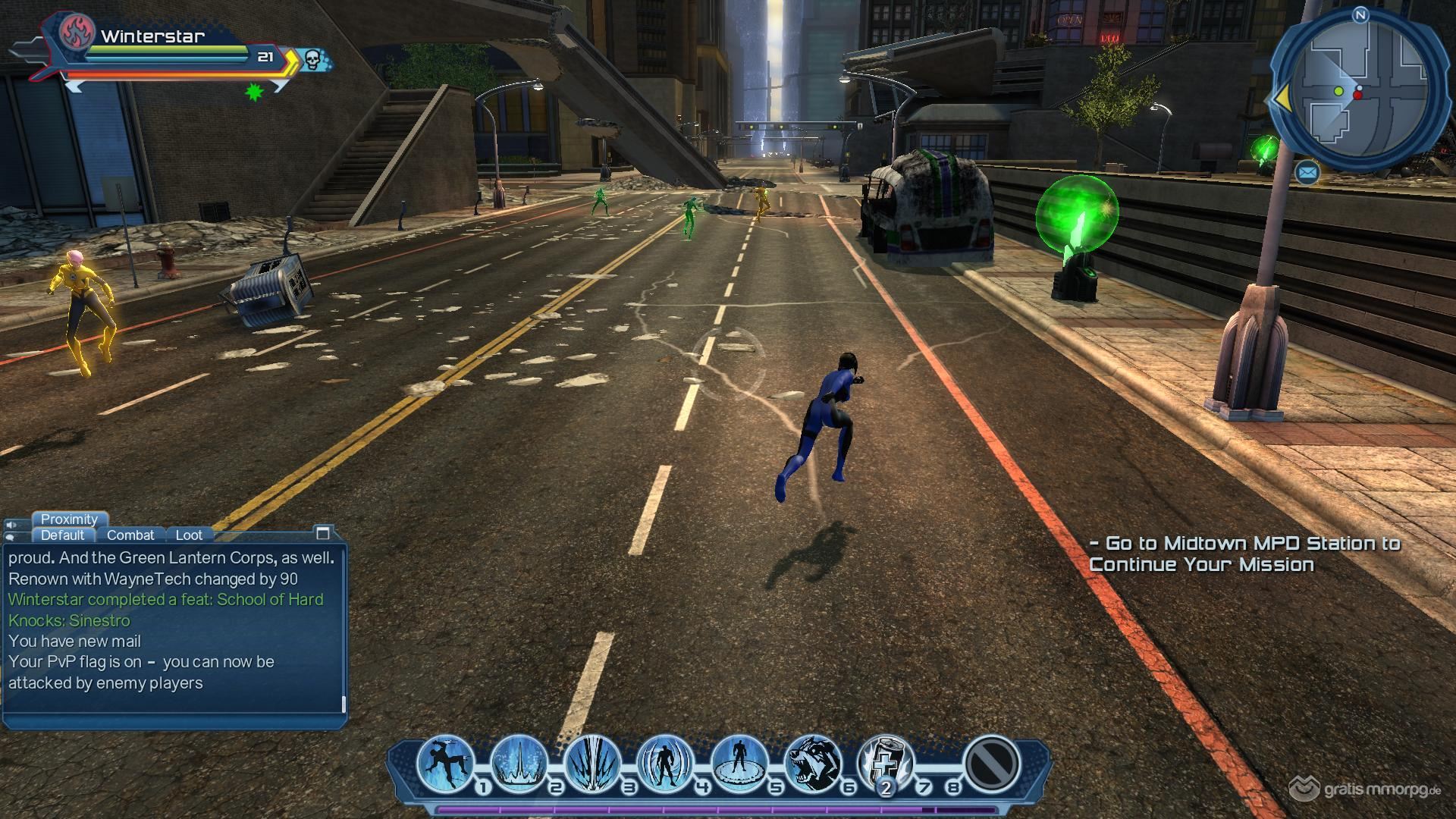Click the Midtown MPD Station mission objective
1456x819 pixels.
click(1244, 554)
